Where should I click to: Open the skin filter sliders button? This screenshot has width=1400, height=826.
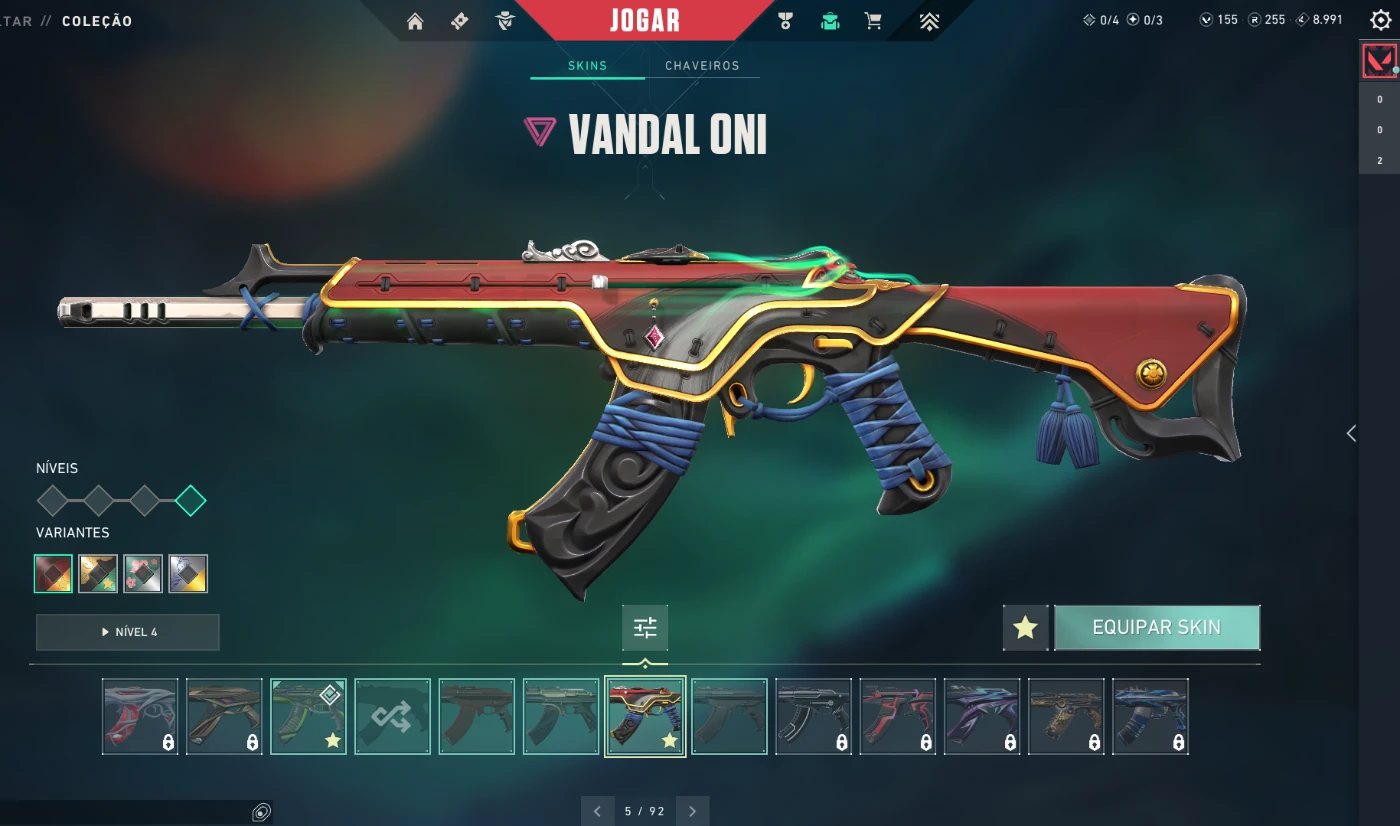(x=645, y=628)
